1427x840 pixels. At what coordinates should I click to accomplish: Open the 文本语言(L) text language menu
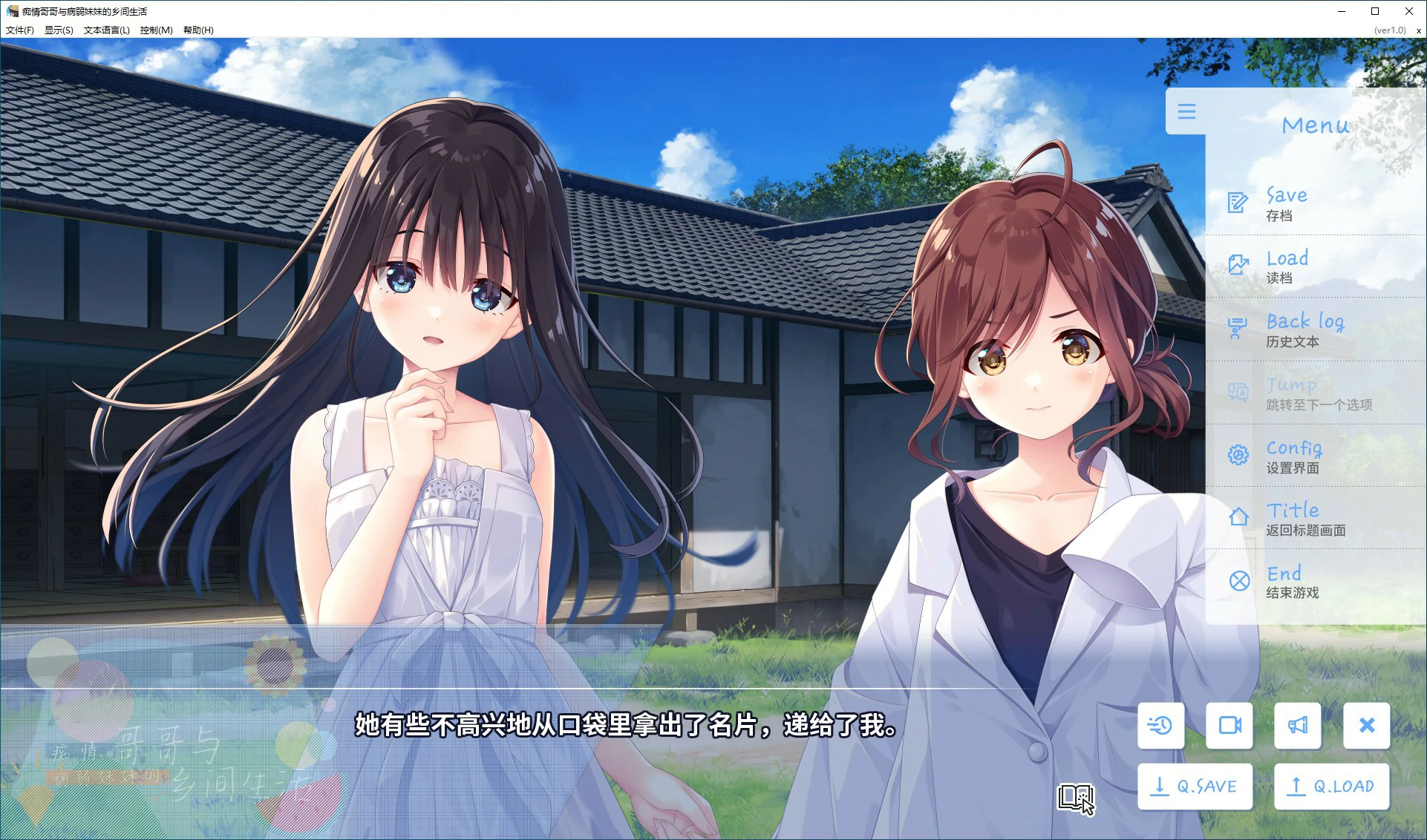pos(105,30)
